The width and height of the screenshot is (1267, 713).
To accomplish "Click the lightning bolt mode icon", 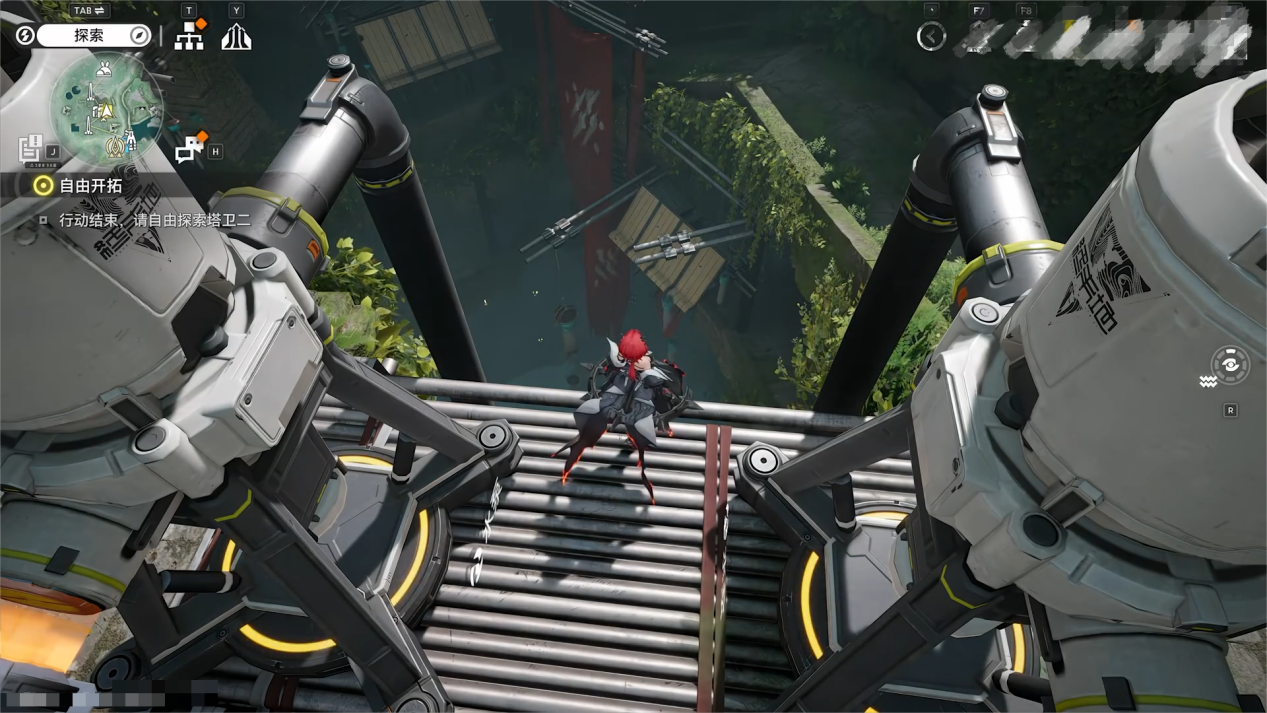I will 25,36.
